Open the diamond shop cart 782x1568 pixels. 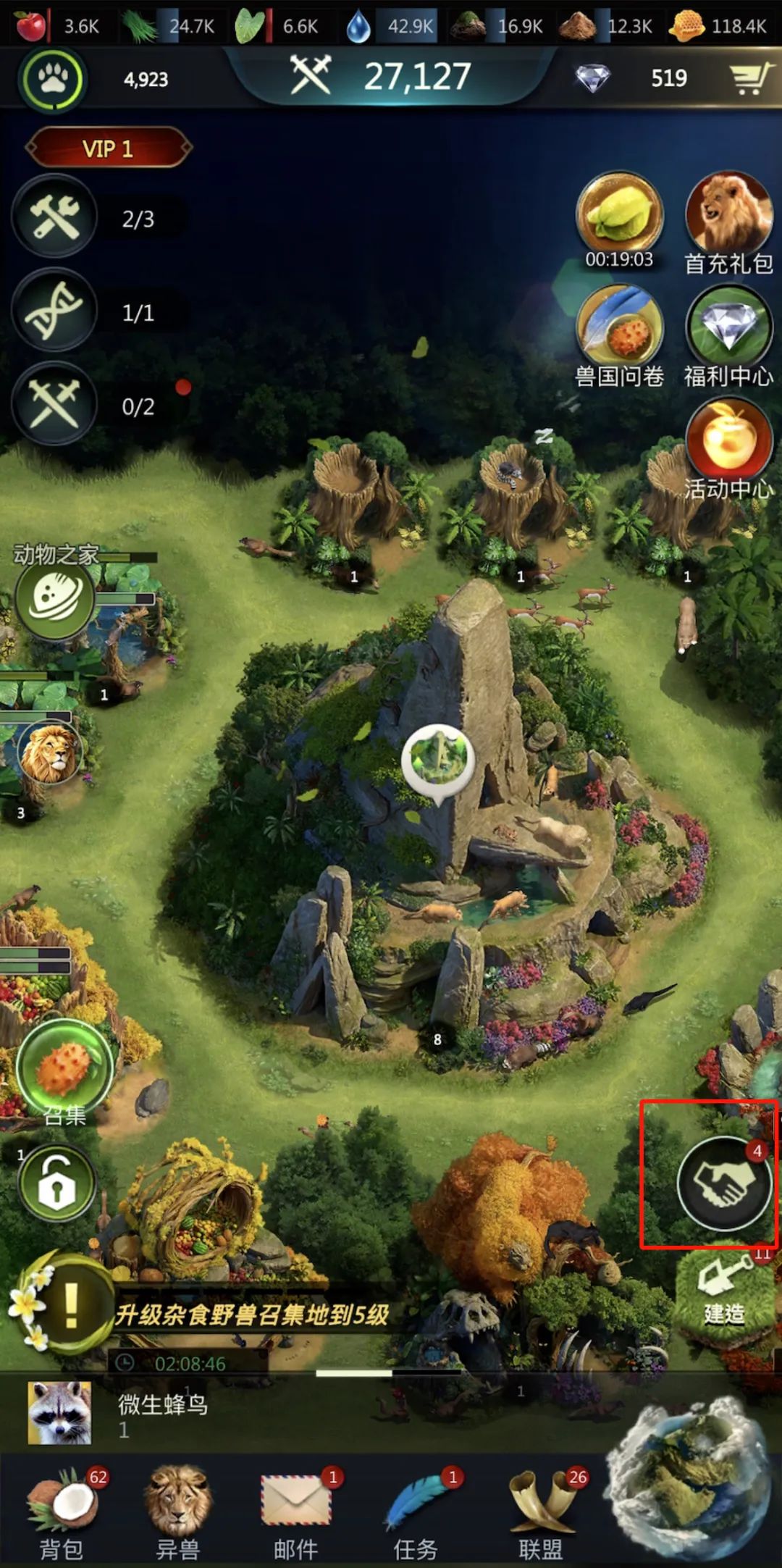(x=749, y=78)
